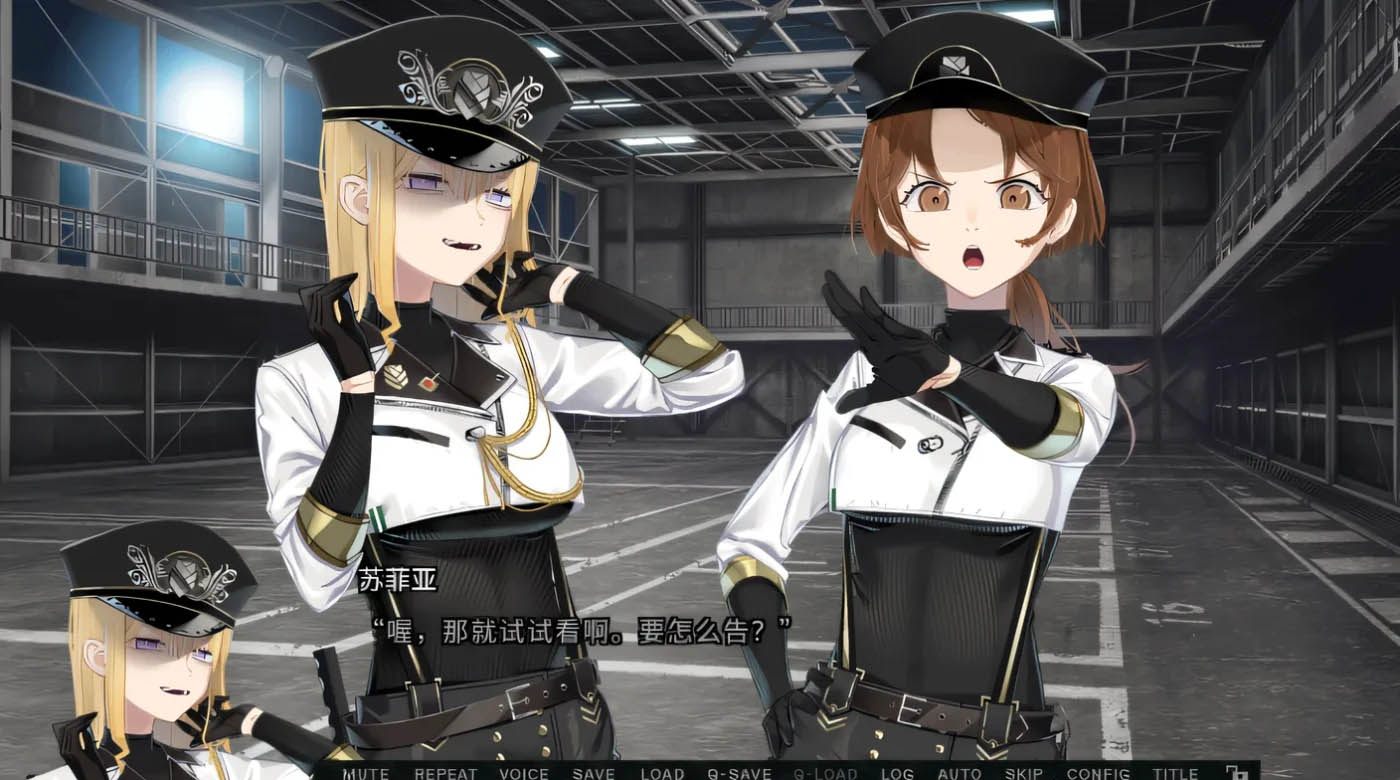The height and width of the screenshot is (780, 1400).
Task: Open the CONFIG settings menu
Action: pyautogui.click(x=1100, y=773)
